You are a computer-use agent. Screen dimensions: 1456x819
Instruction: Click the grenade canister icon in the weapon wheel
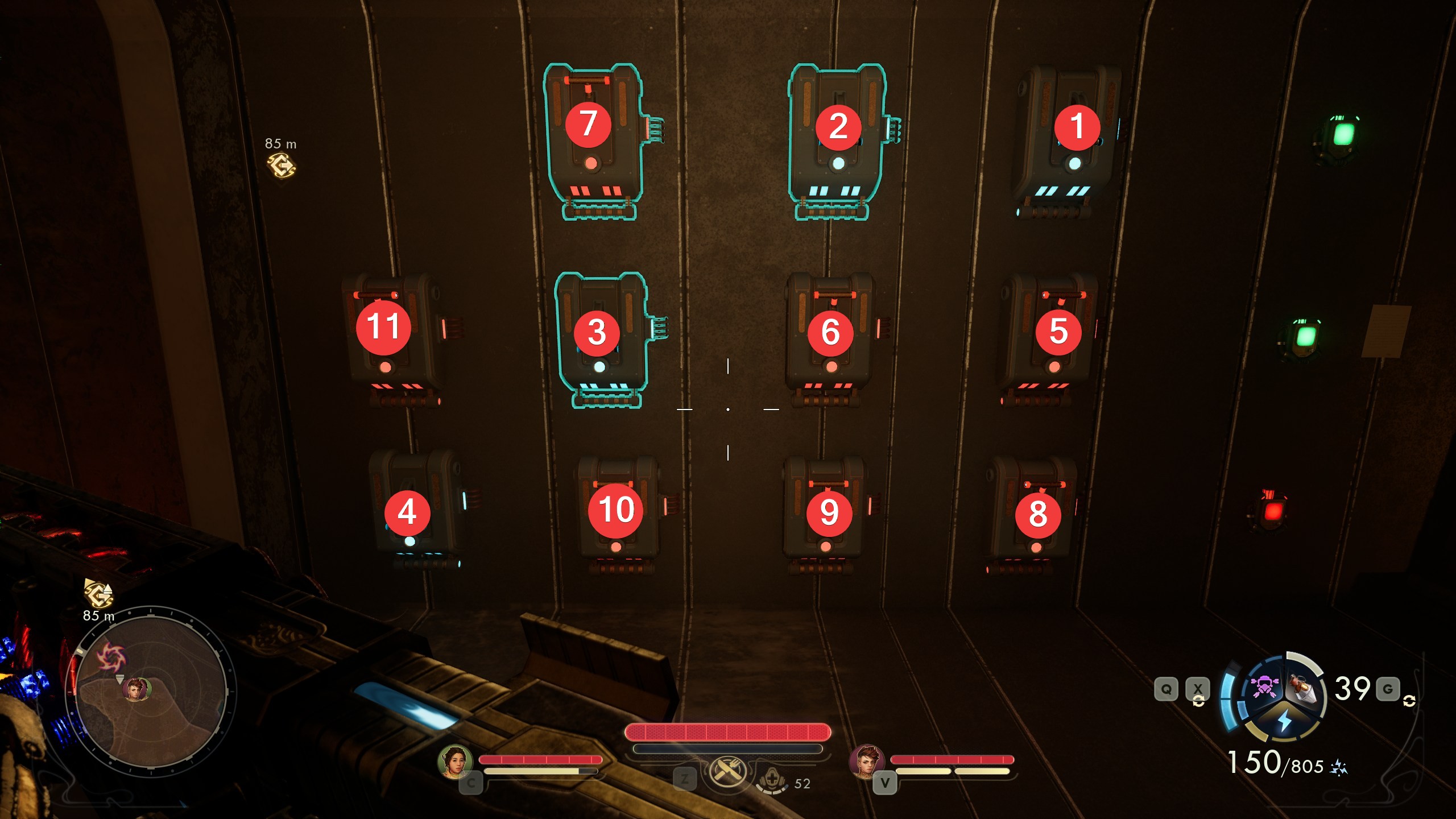click(1302, 689)
